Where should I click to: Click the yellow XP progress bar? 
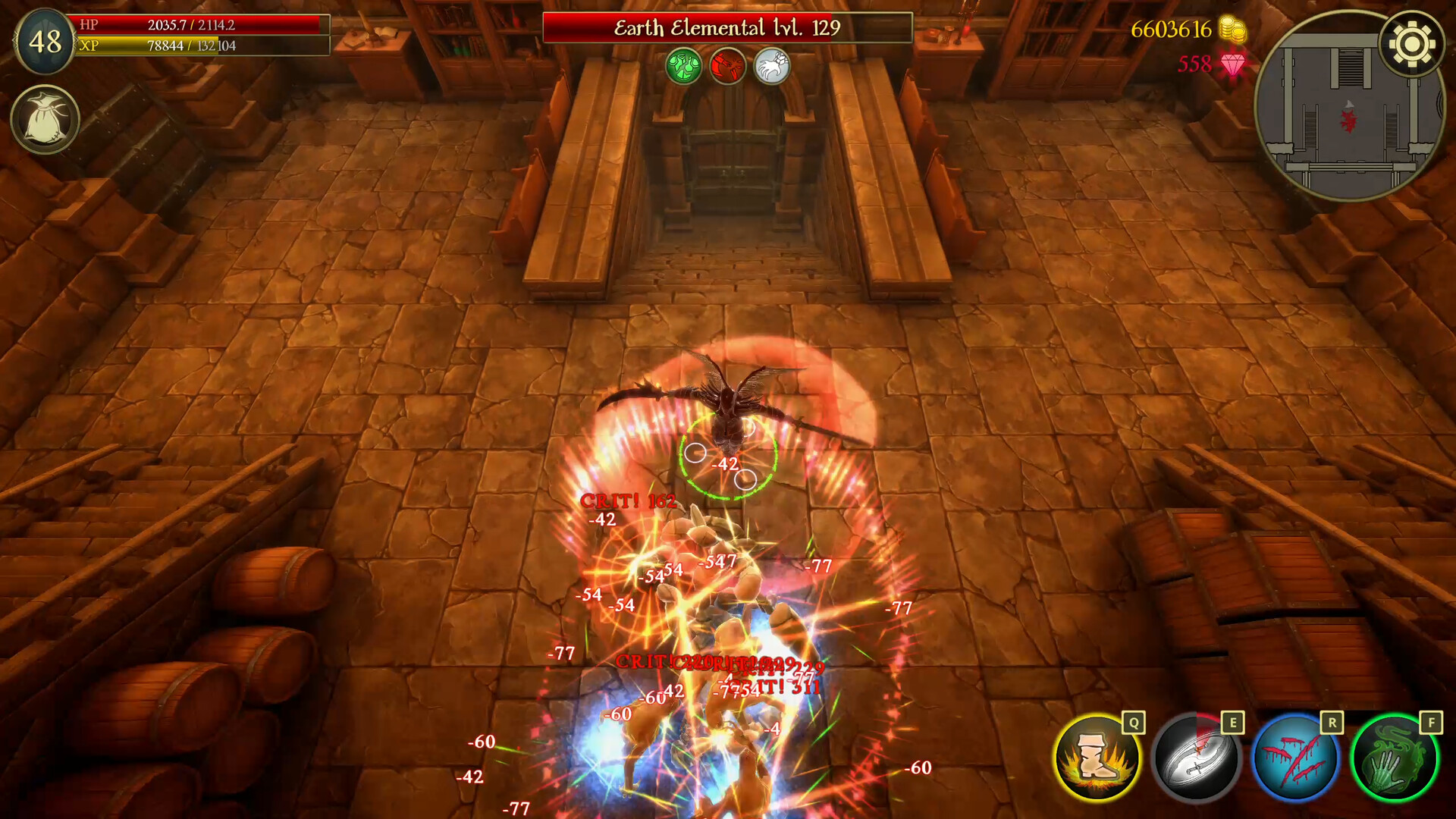tap(201, 47)
